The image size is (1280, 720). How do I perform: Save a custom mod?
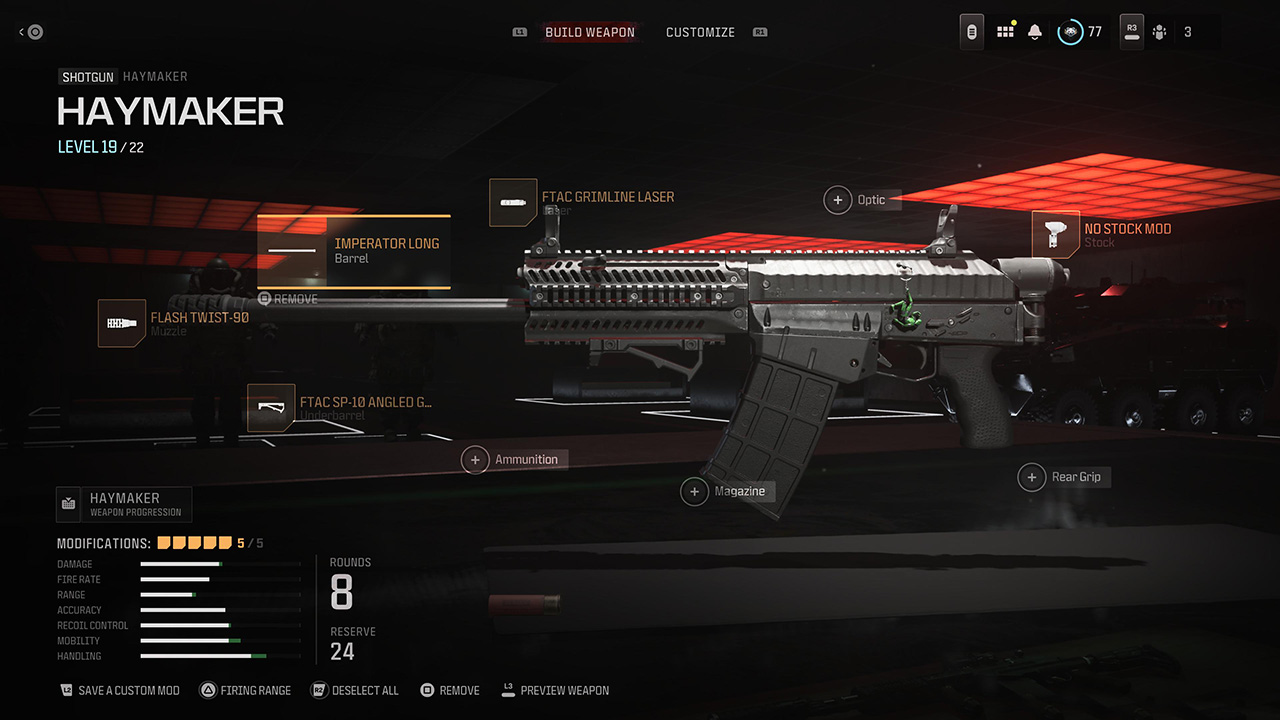pyautogui.click(x=120, y=691)
